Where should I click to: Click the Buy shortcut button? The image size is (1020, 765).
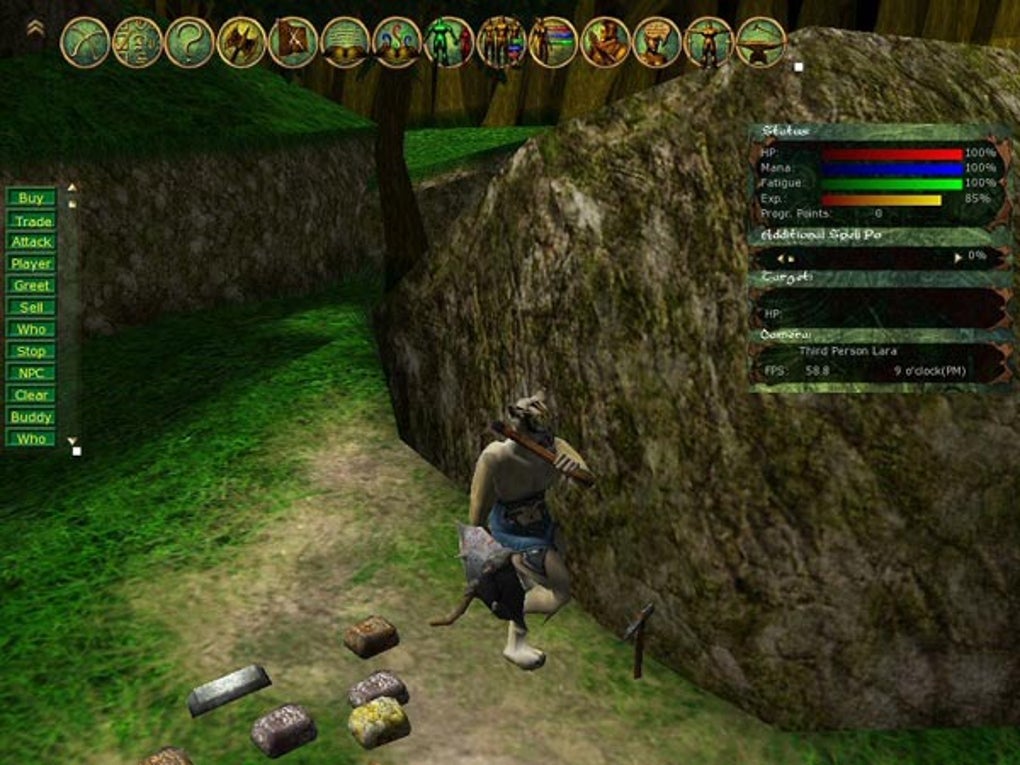point(31,198)
